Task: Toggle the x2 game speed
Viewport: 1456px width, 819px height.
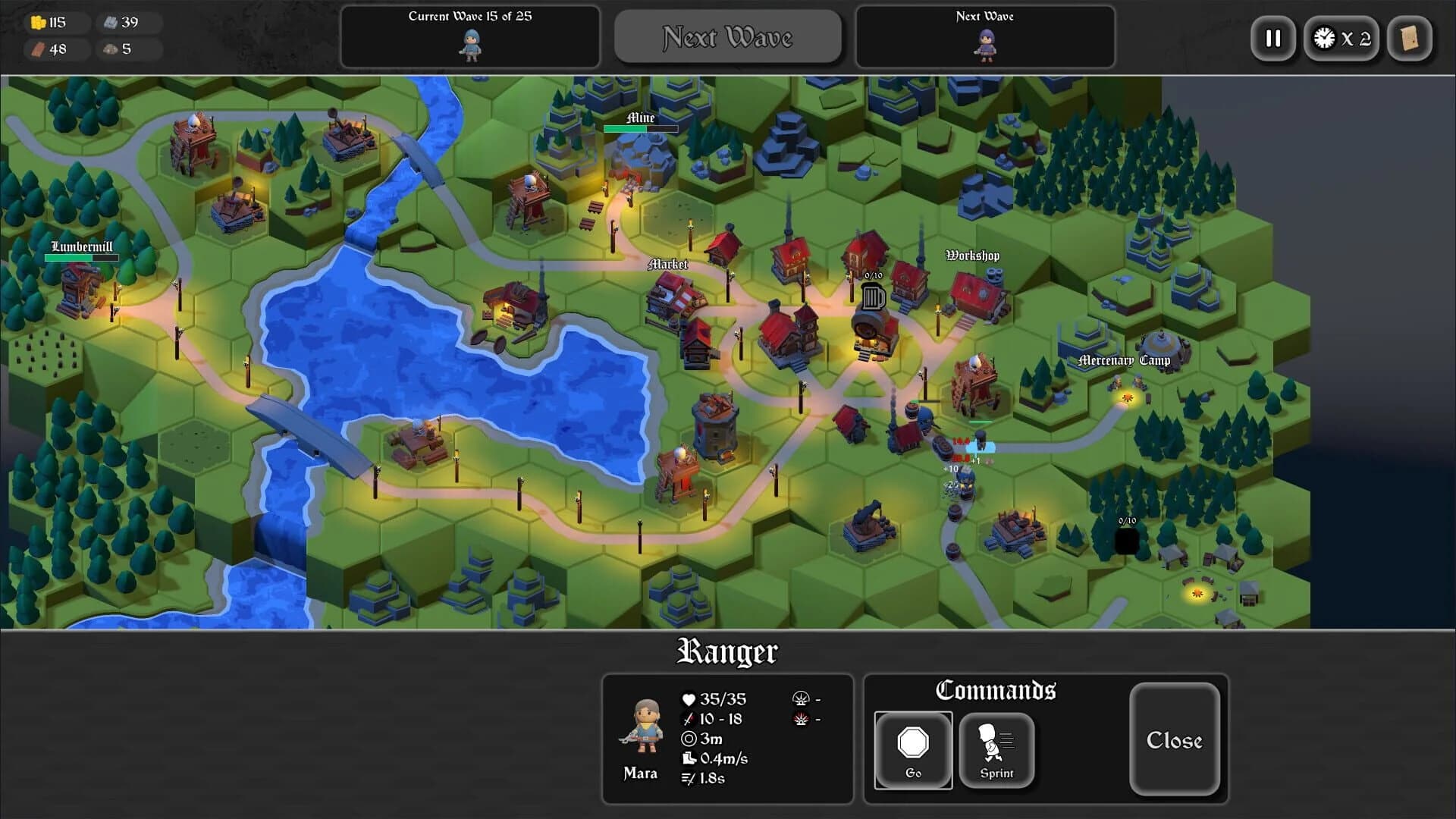Action: click(x=1341, y=39)
